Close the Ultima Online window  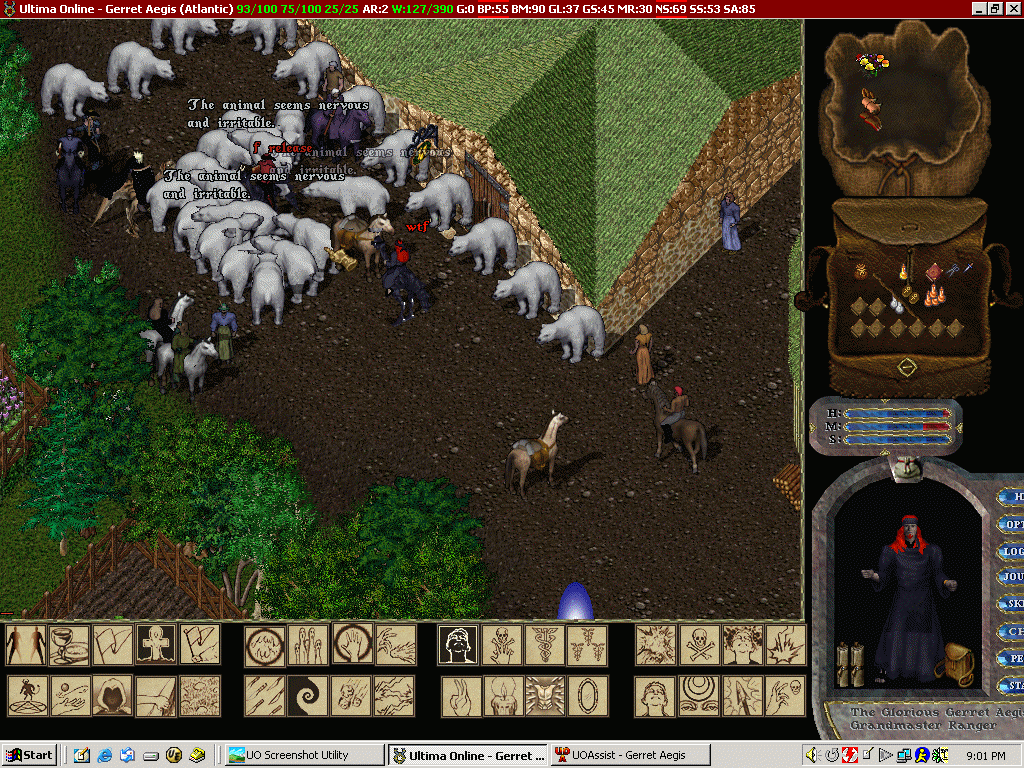pos(1012,8)
